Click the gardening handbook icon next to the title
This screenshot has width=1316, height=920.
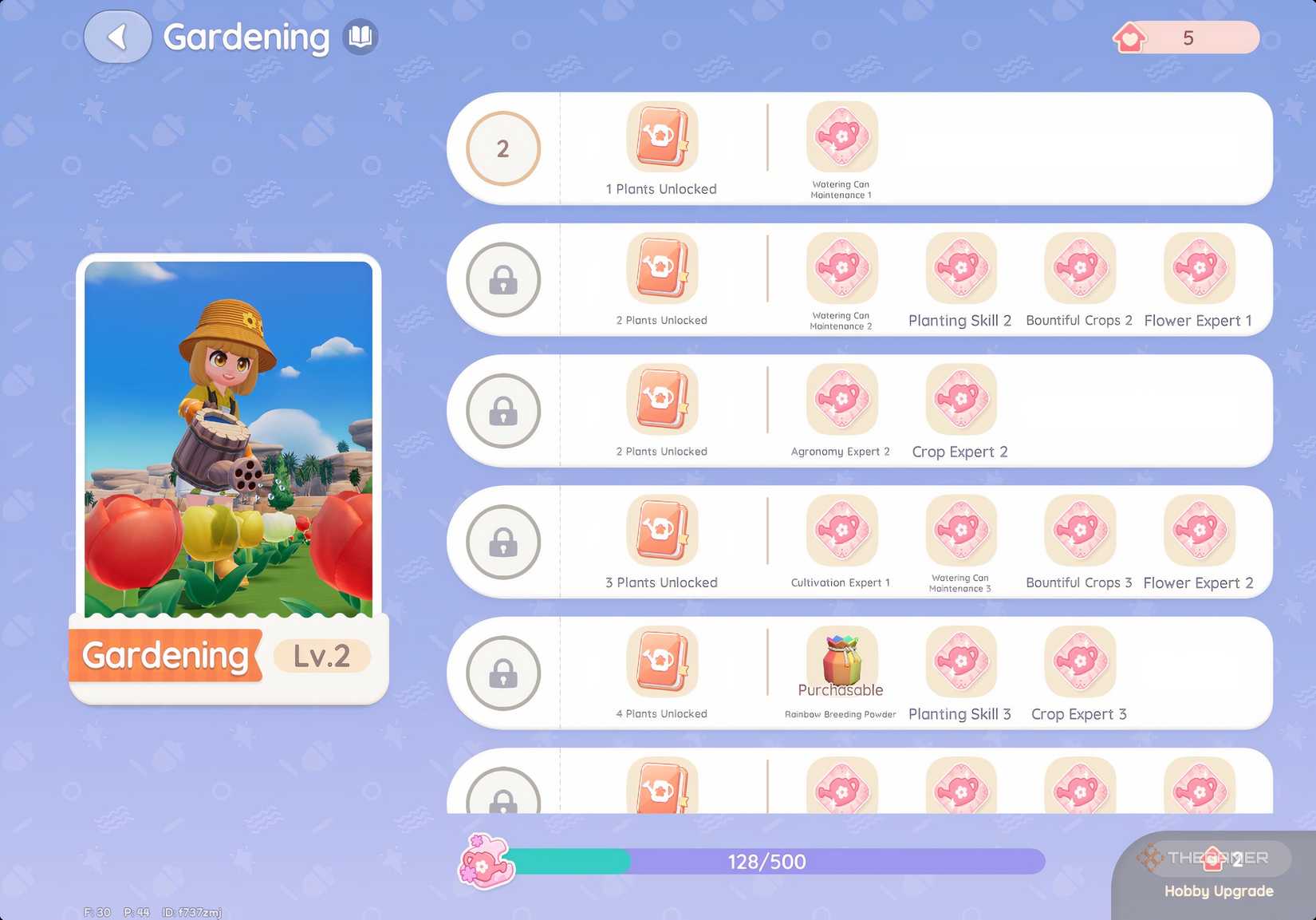tap(360, 36)
